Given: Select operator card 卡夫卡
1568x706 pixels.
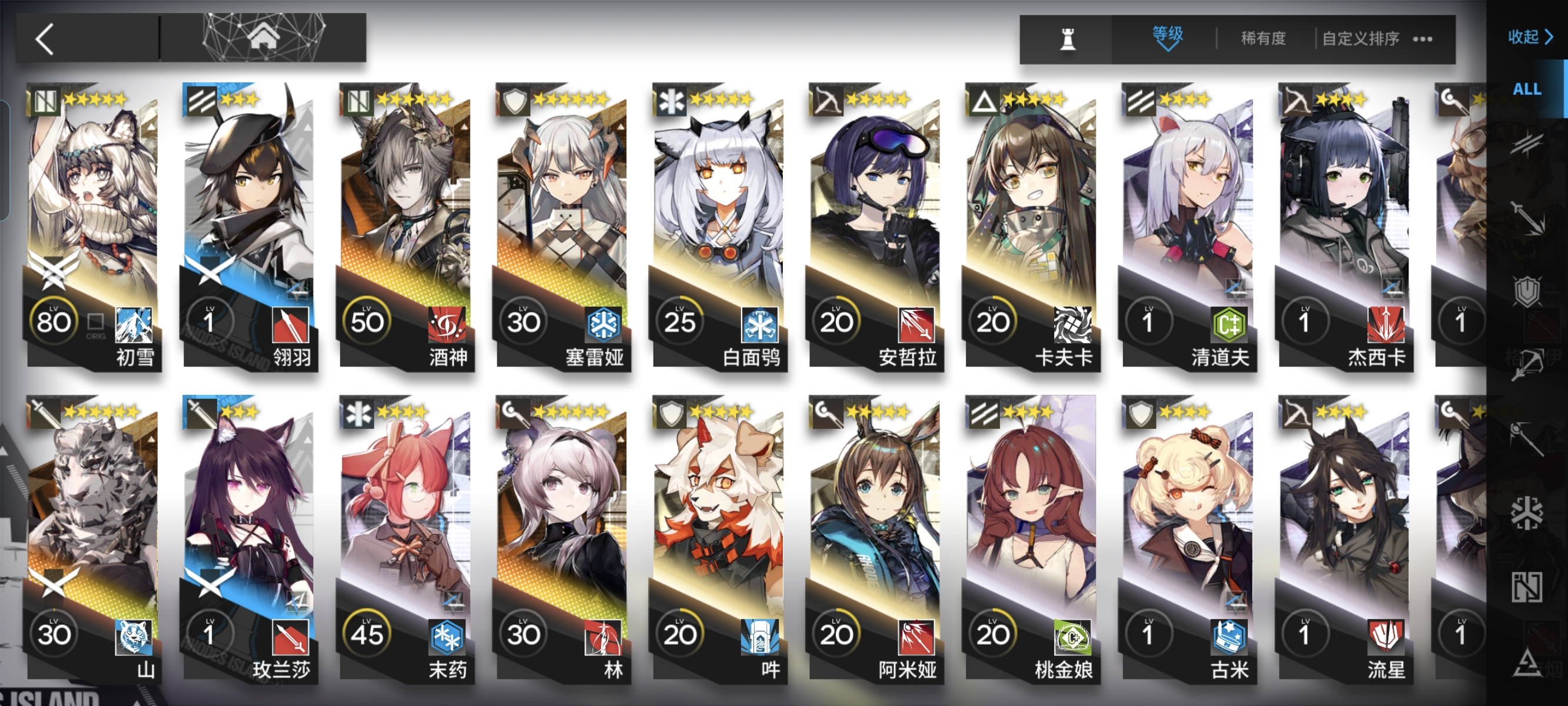Looking at the screenshot, I should [1031, 225].
